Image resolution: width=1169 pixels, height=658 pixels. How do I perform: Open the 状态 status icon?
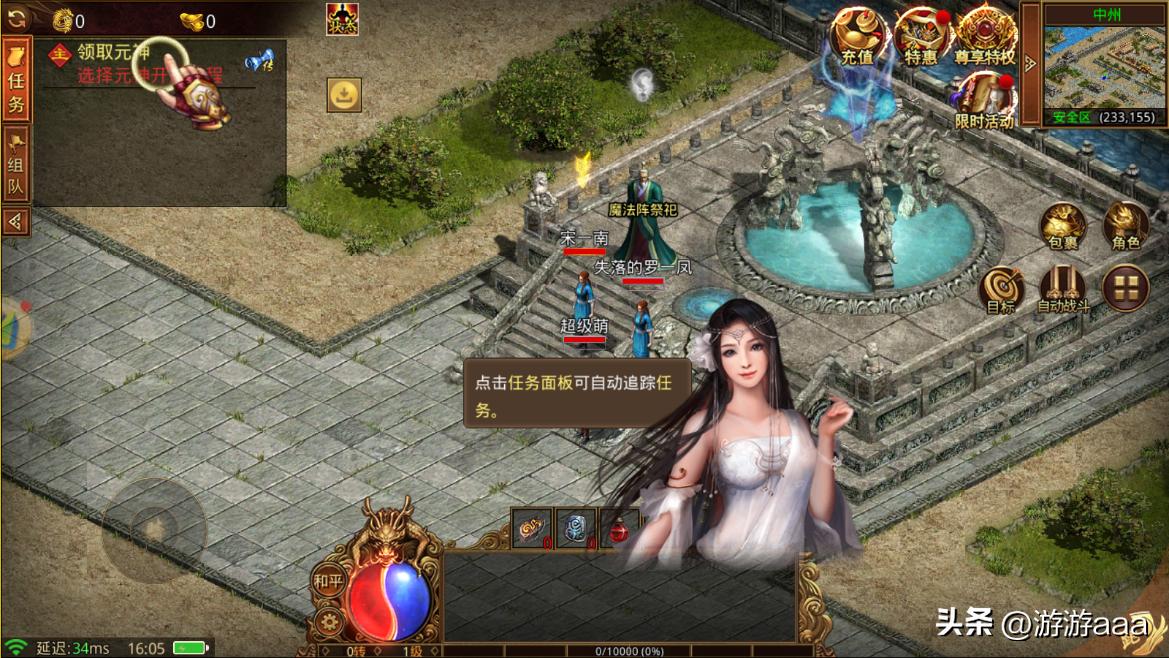[342, 19]
